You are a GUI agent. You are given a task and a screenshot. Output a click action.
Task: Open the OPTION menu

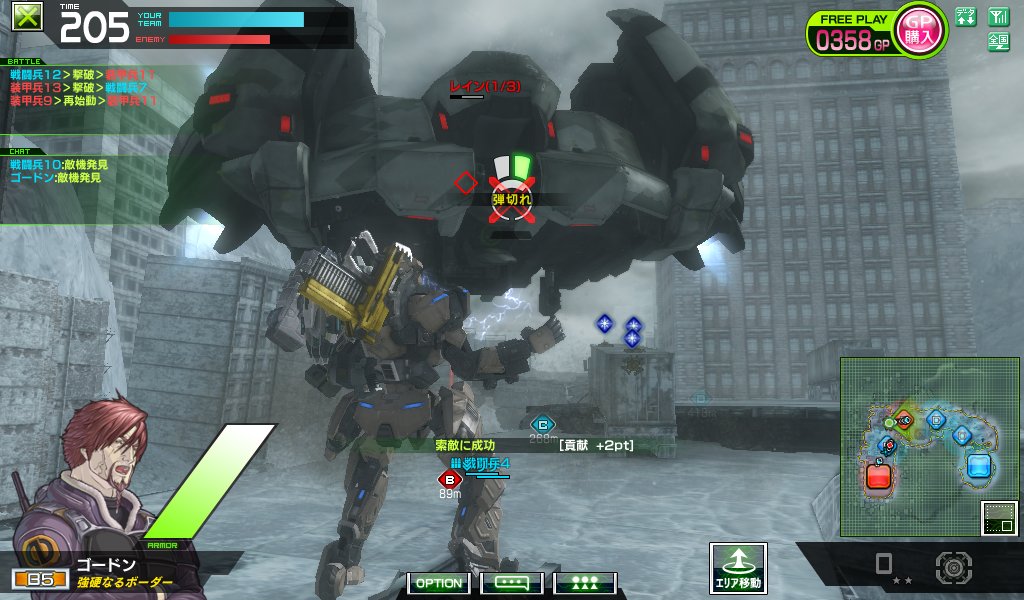pyautogui.click(x=439, y=583)
